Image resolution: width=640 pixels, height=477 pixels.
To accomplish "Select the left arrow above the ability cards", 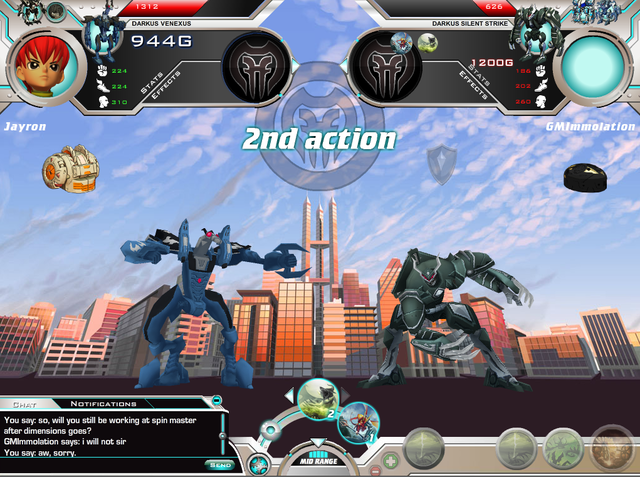I will coord(289,394).
